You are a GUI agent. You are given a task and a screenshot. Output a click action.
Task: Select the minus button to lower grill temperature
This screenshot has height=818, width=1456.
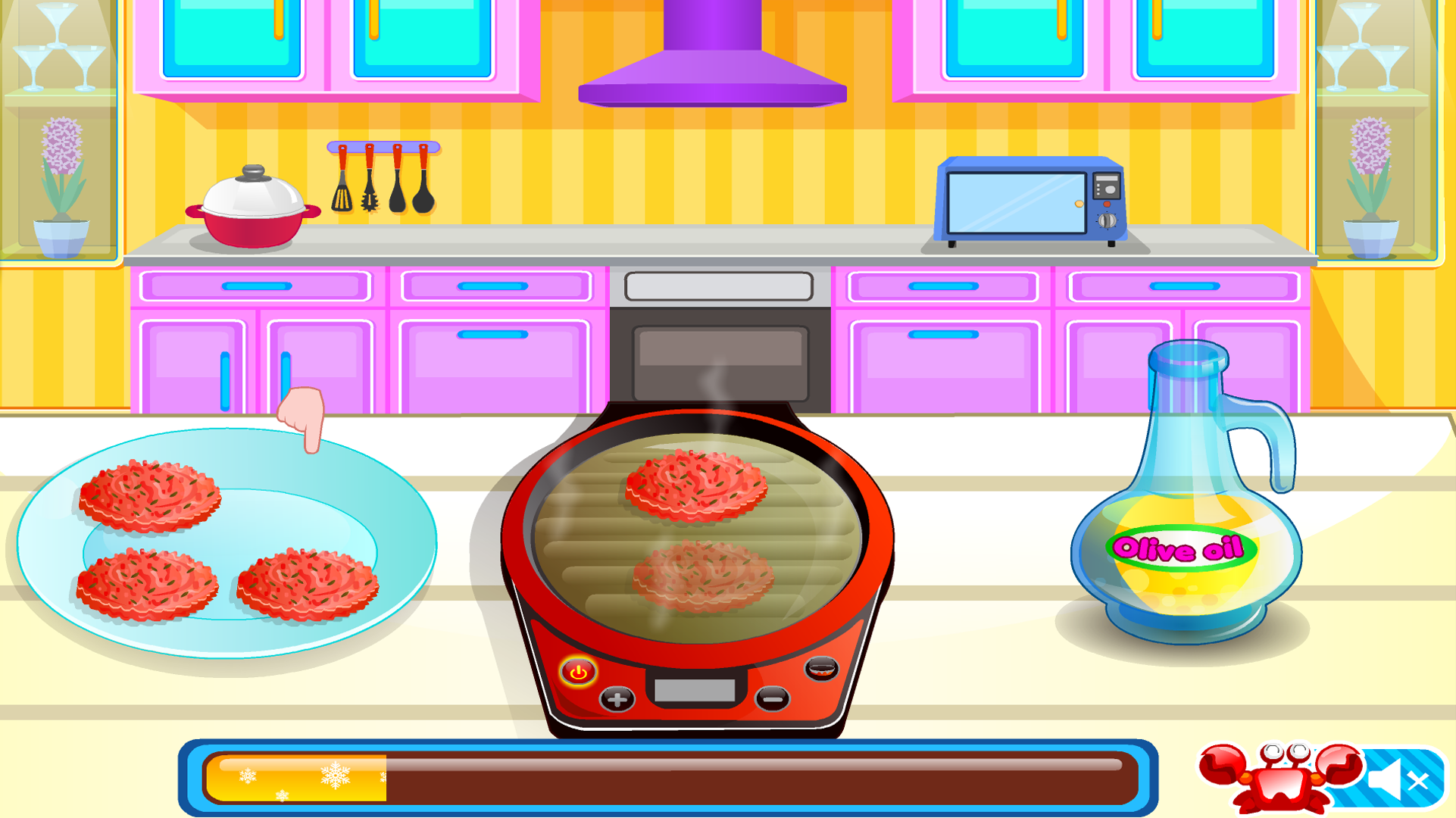tap(771, 699)
